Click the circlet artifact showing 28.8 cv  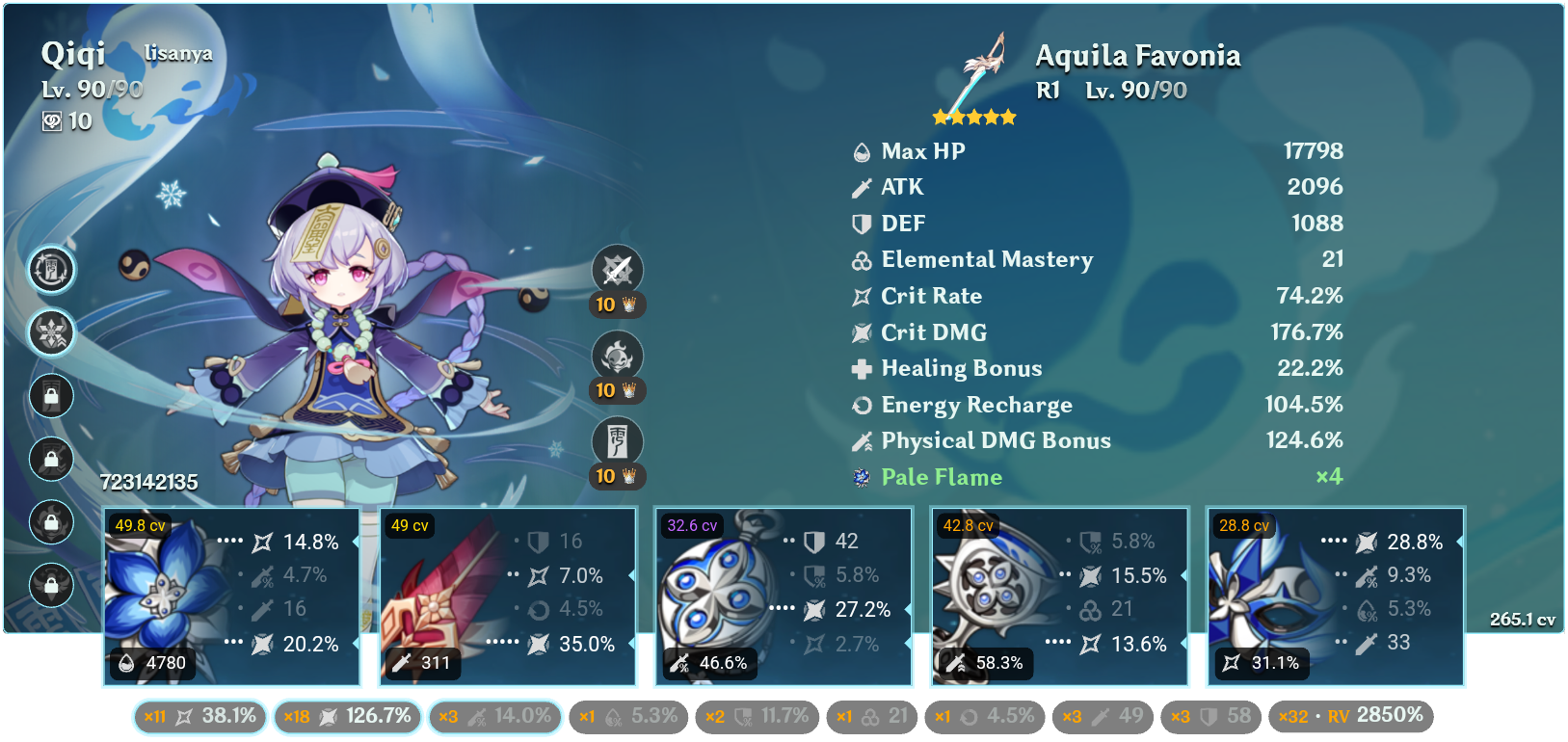(x=1335, y=596)
